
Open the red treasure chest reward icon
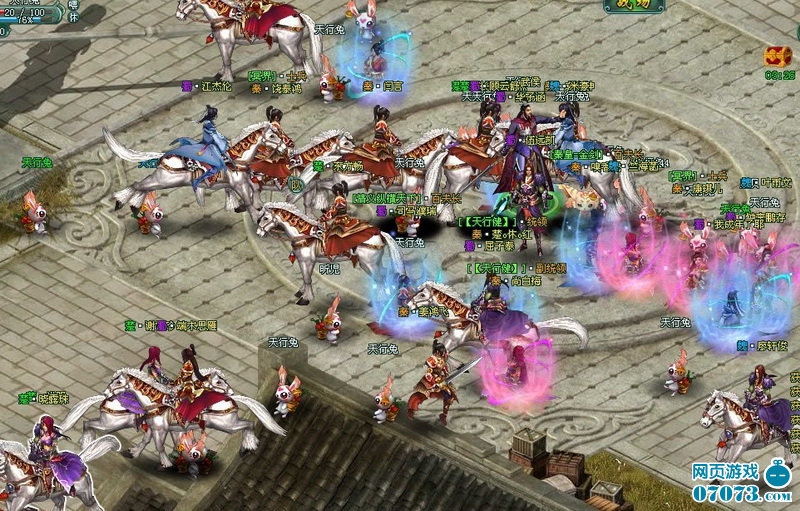click(778, 56)
